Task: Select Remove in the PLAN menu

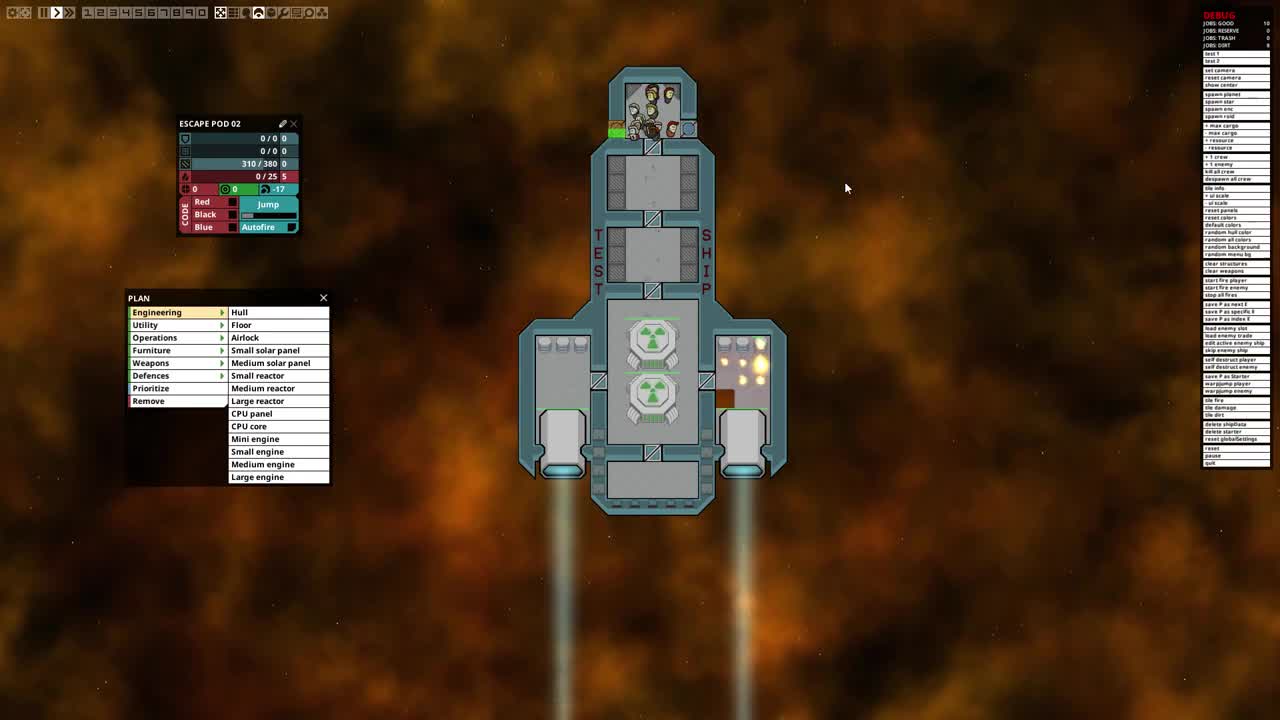Action: (x=177, y=400)
